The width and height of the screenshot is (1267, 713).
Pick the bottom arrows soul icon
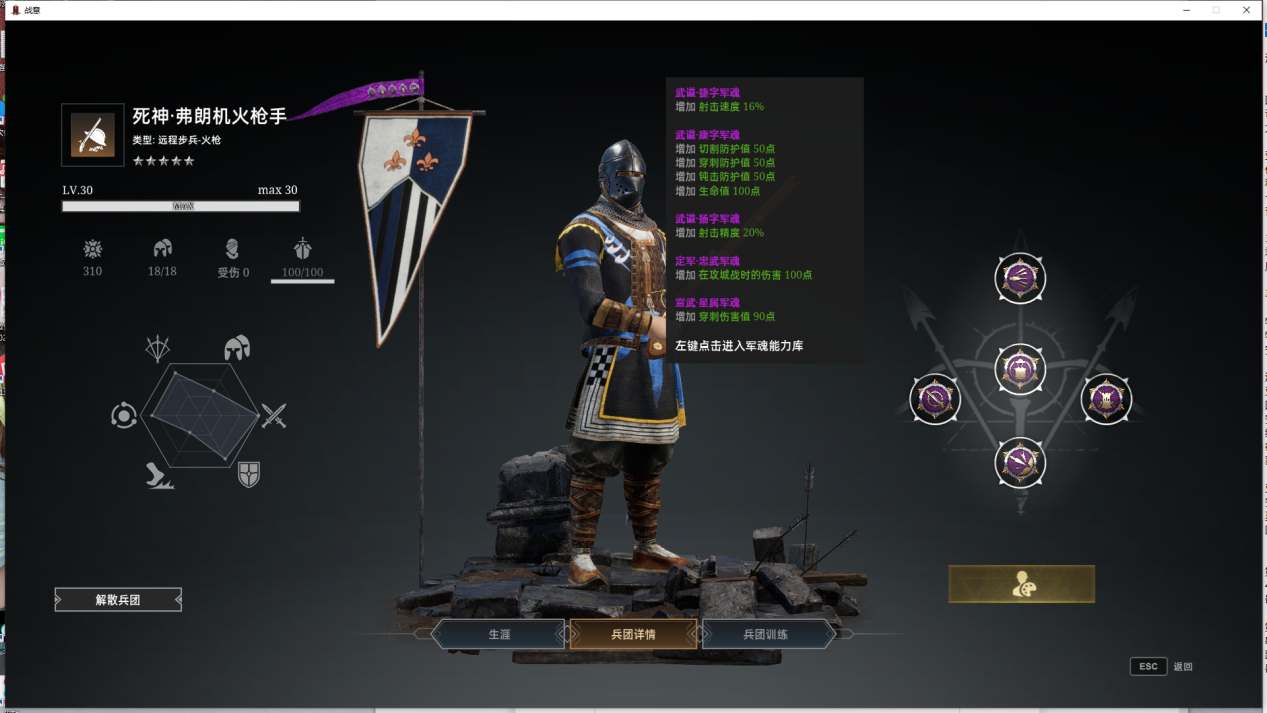1020,463
